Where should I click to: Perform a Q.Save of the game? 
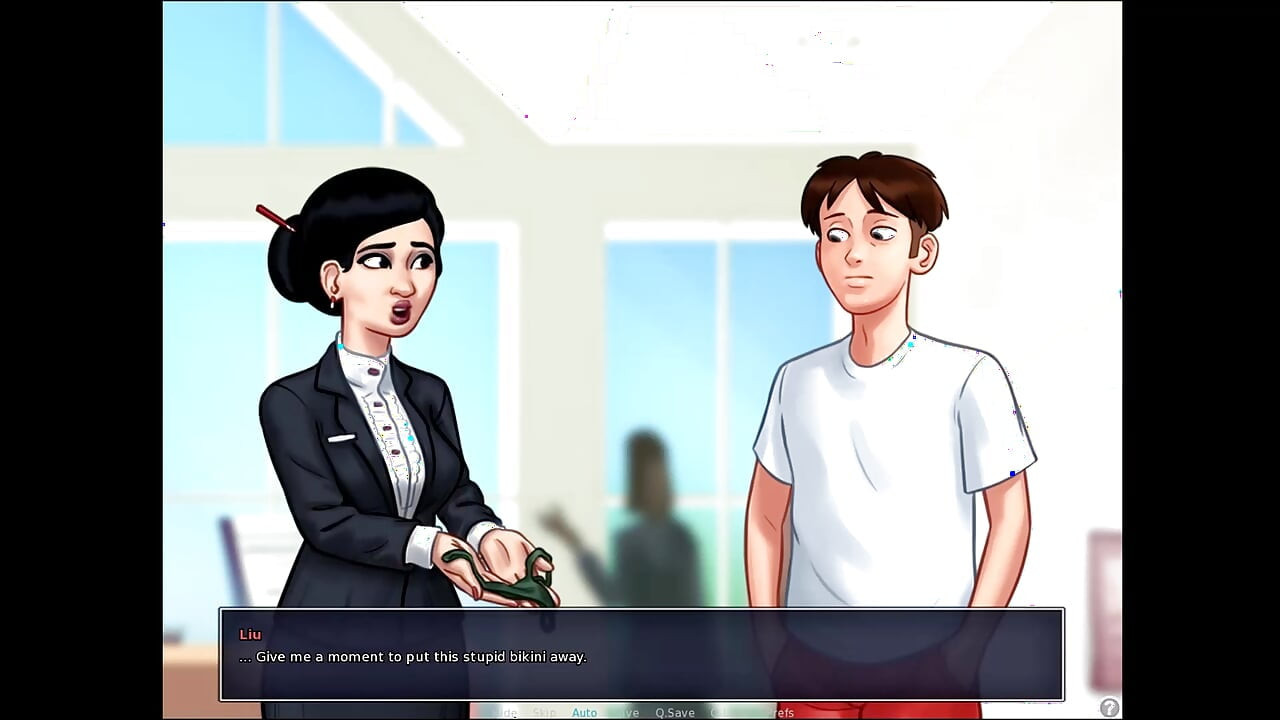point(673,712)
